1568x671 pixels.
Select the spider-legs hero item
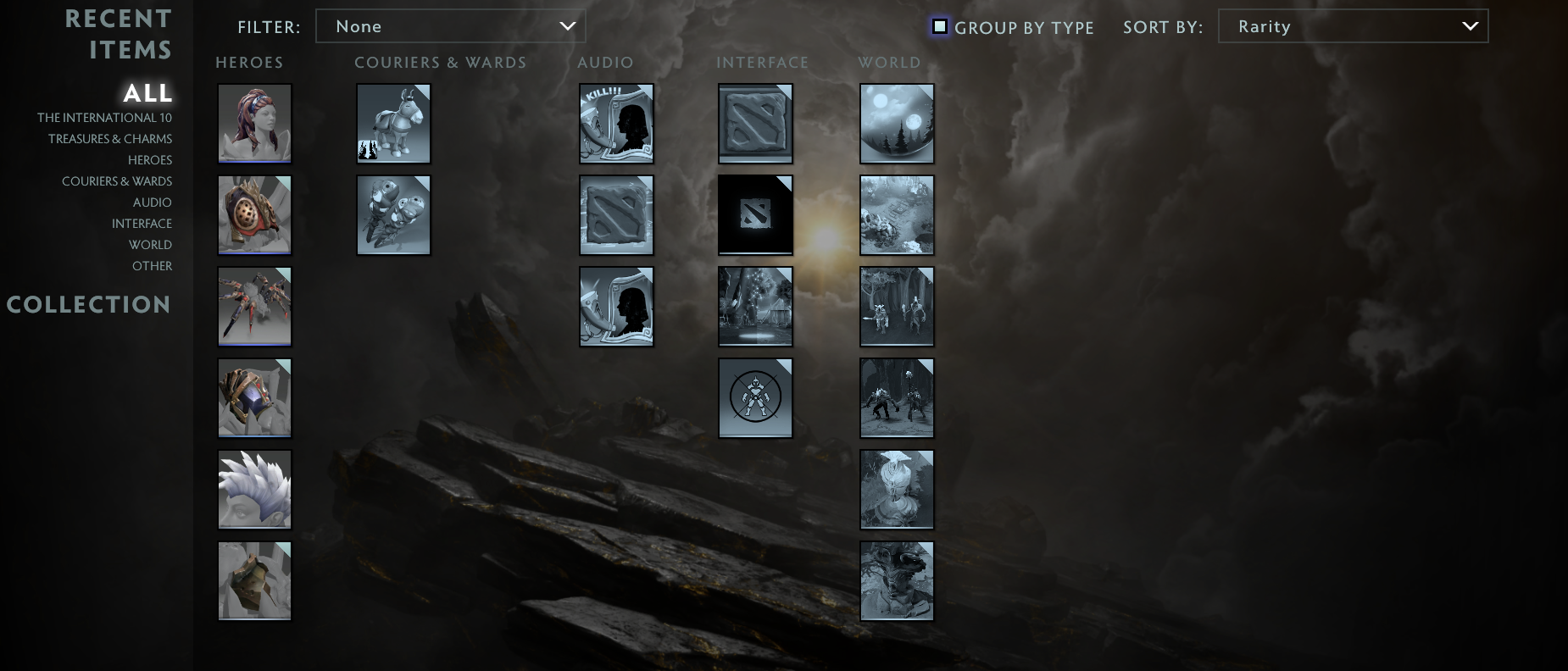(x=254, y=306)
